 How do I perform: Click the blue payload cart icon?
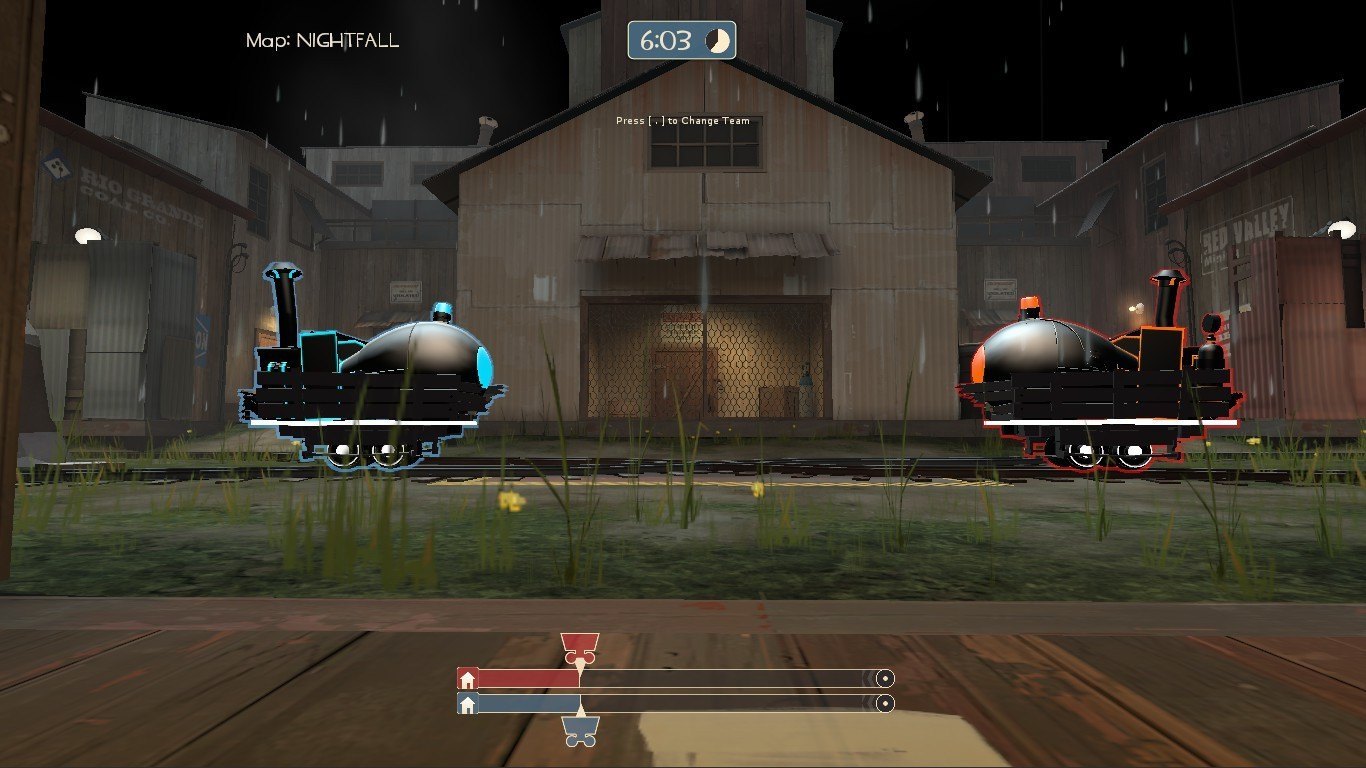[x=580, y=731]
